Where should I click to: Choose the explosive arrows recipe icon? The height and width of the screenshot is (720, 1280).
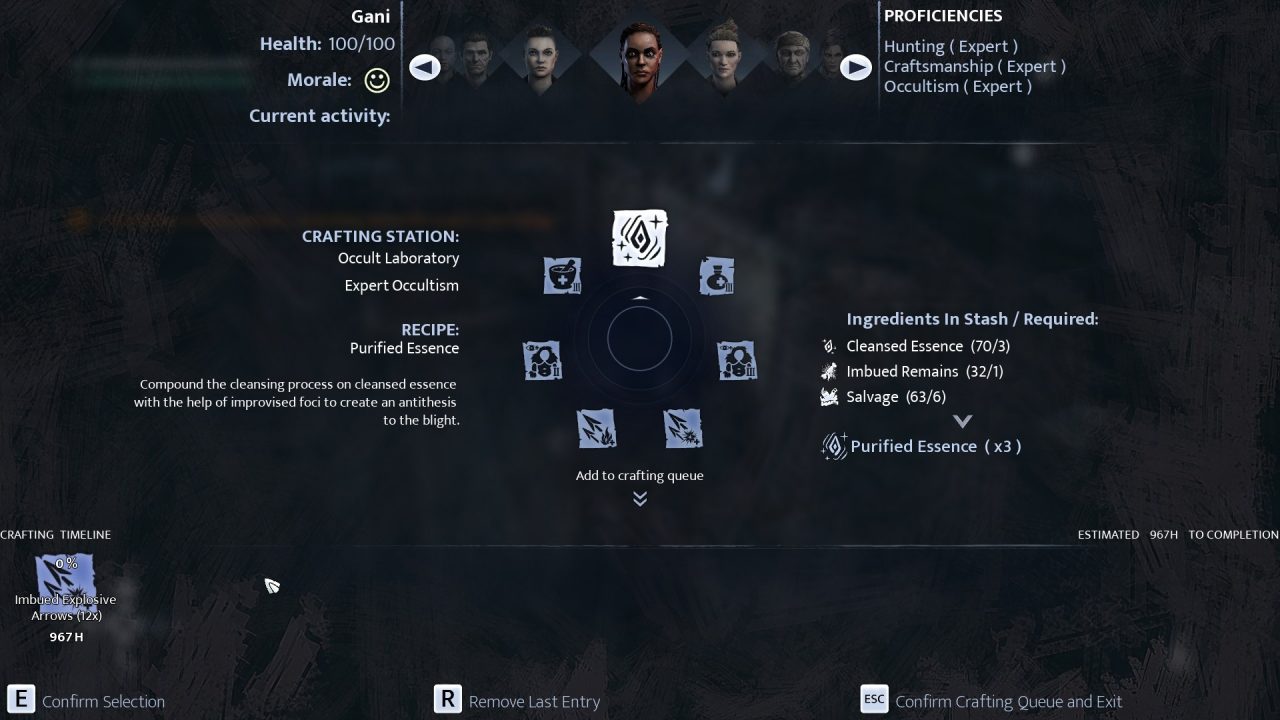coord(683,429)
